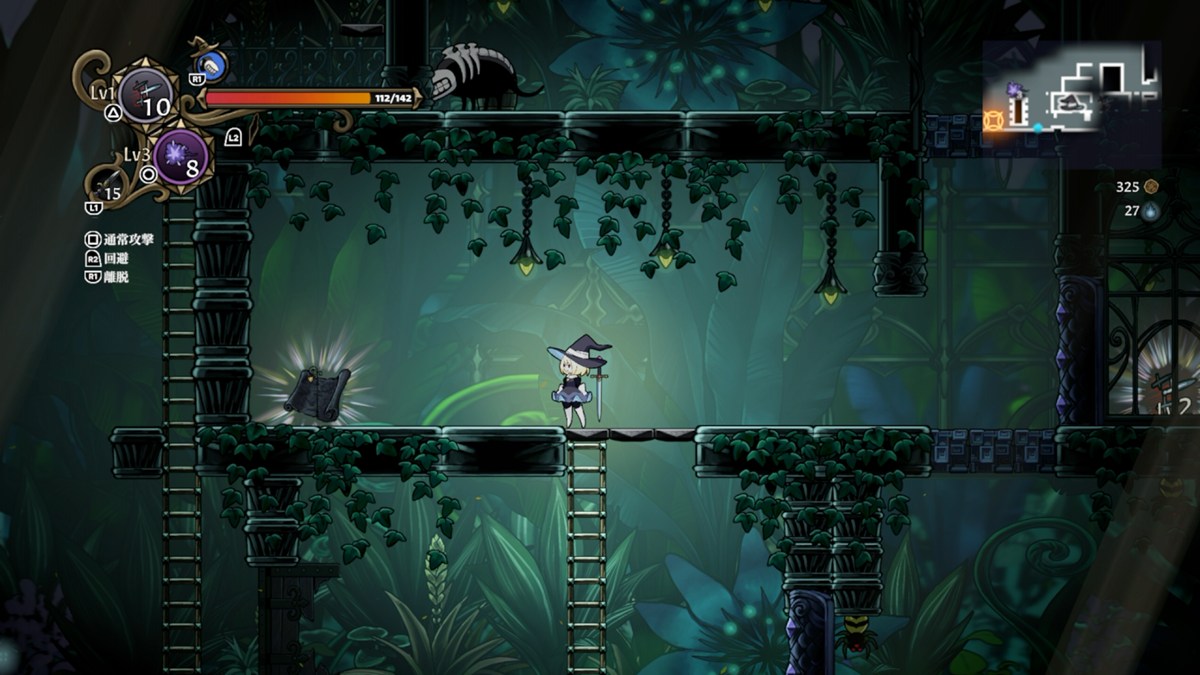Select the orange ring marker on the minimap
The image size is (1200, 675).
click(993, 121)
